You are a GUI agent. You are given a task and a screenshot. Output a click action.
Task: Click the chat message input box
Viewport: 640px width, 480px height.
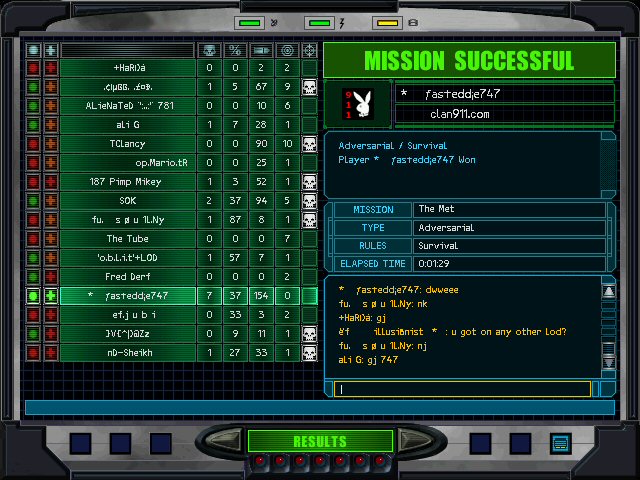(468, 390)
